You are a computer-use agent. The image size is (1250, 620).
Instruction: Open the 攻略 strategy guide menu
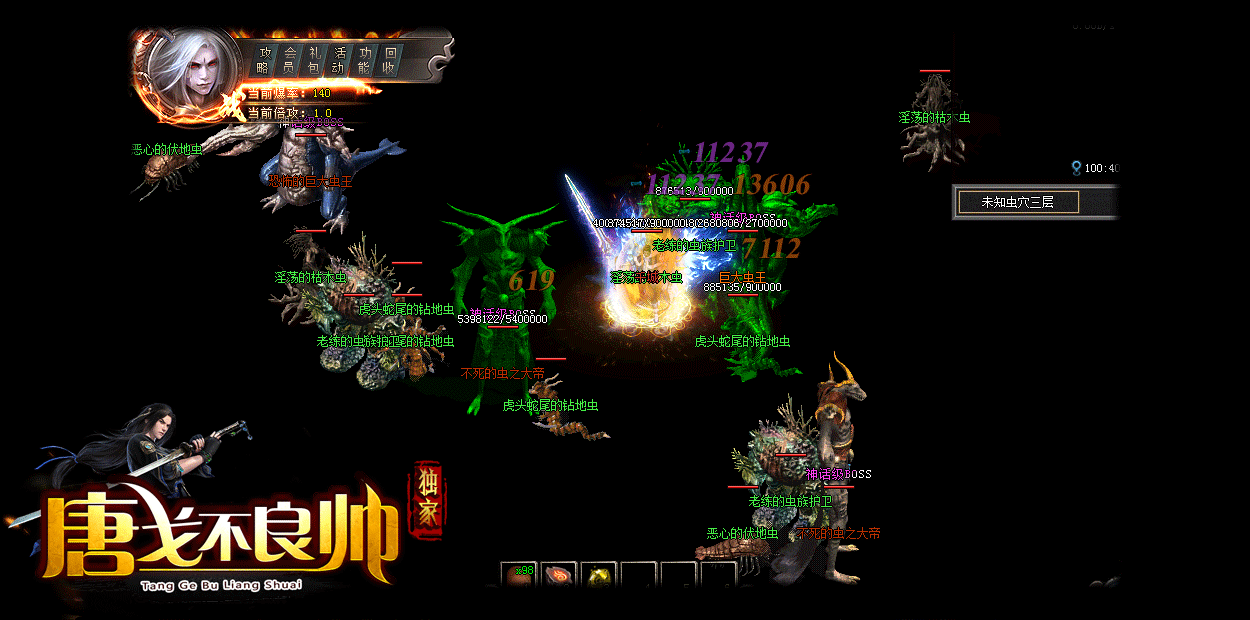263,60
